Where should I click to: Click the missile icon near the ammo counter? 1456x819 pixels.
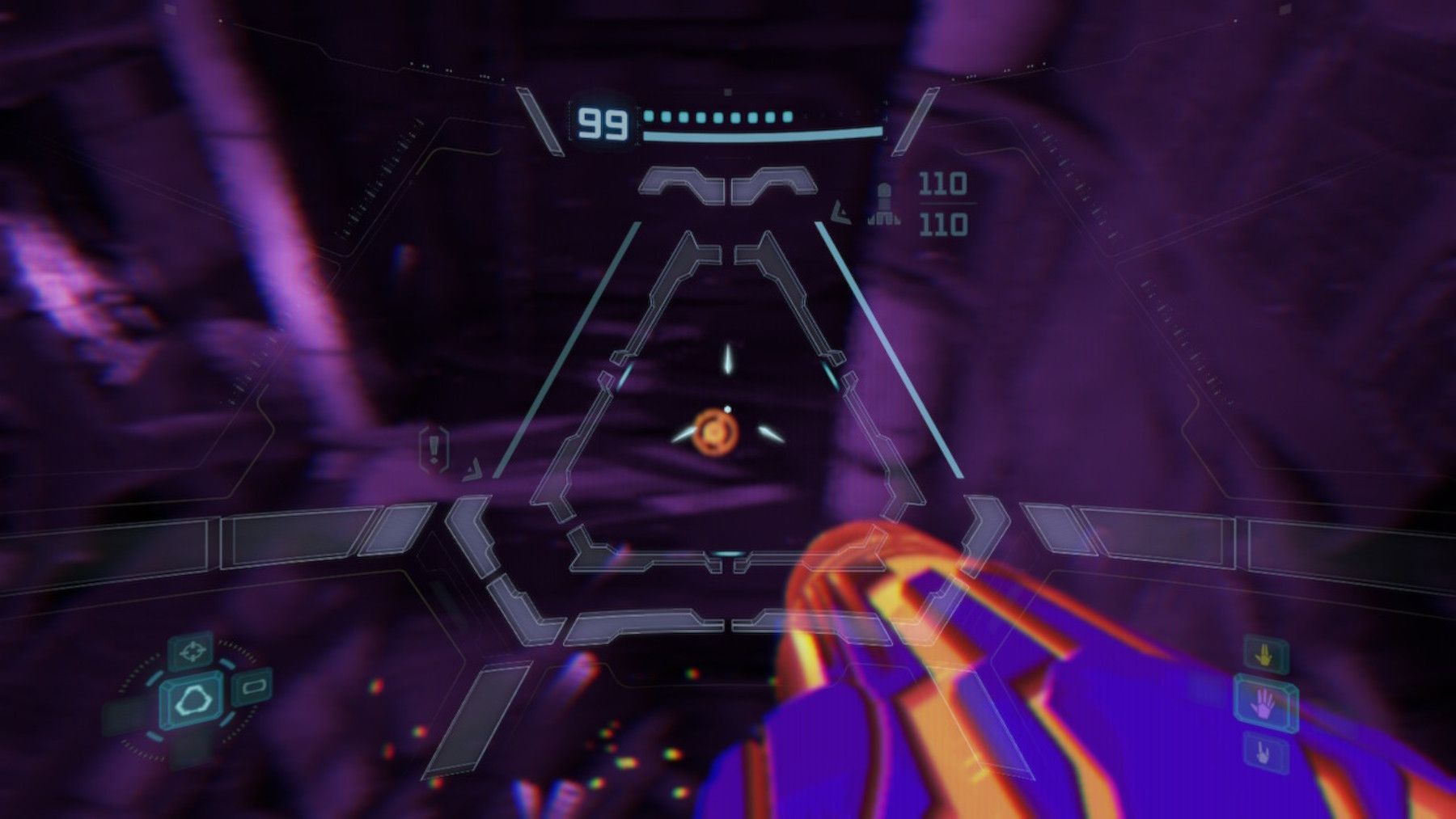pyautogui.click(x=883, y=201)
